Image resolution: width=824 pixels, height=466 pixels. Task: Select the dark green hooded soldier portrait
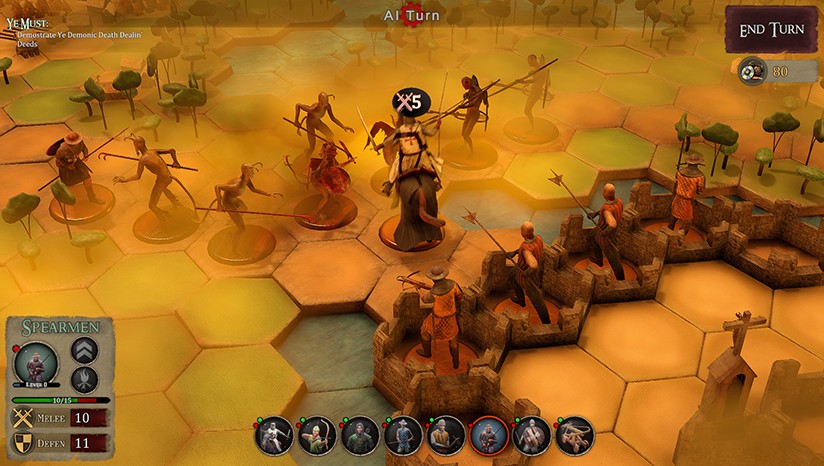tap(360, 436)
